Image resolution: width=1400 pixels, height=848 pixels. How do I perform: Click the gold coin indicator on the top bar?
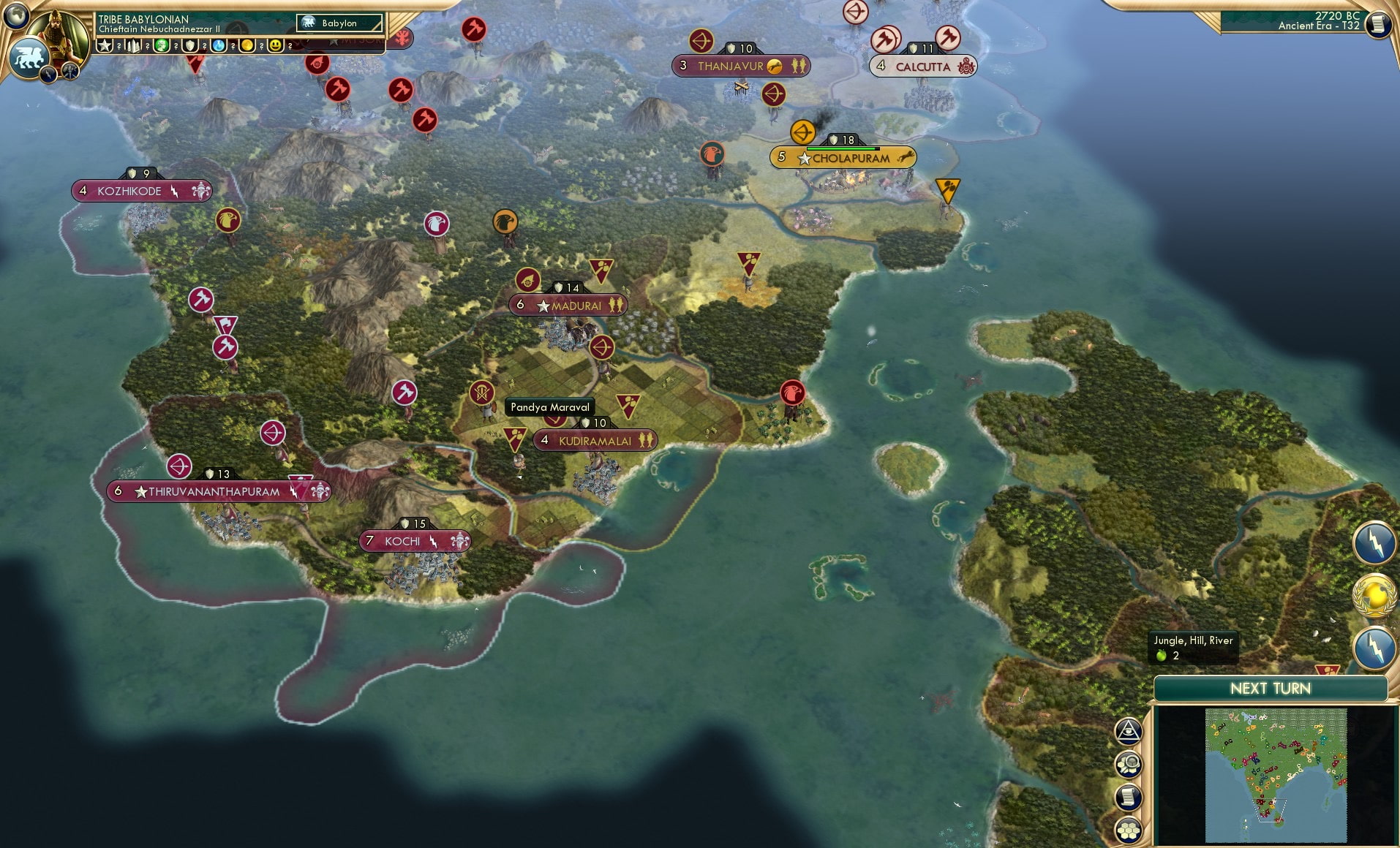(x=247, y=47)
